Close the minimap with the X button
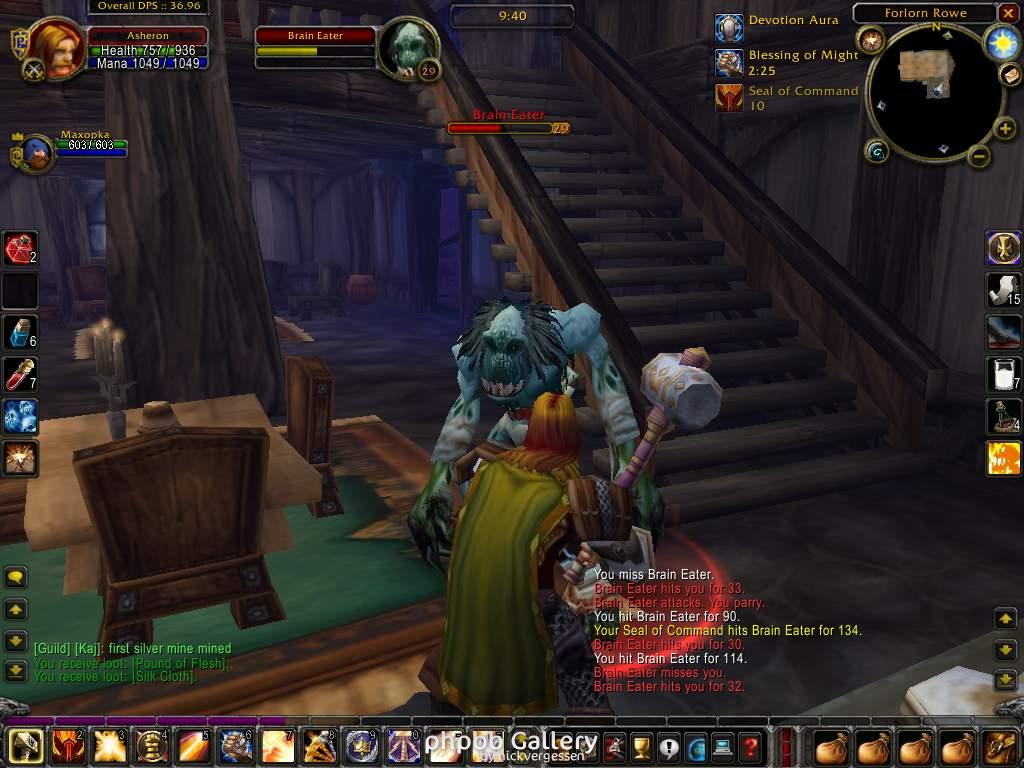 [x=1008, y=14]
